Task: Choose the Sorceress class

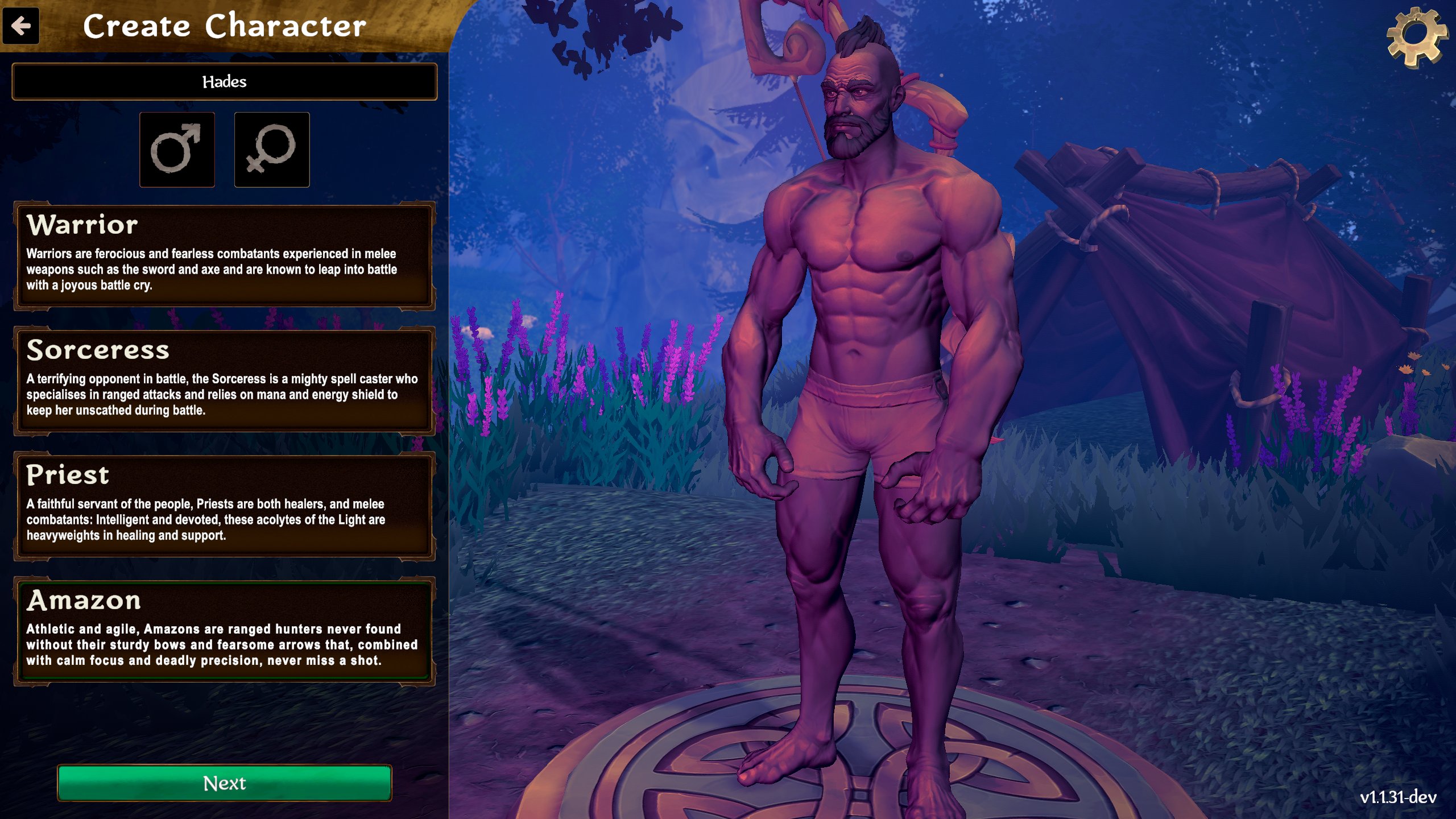Action: coord(225,378)
